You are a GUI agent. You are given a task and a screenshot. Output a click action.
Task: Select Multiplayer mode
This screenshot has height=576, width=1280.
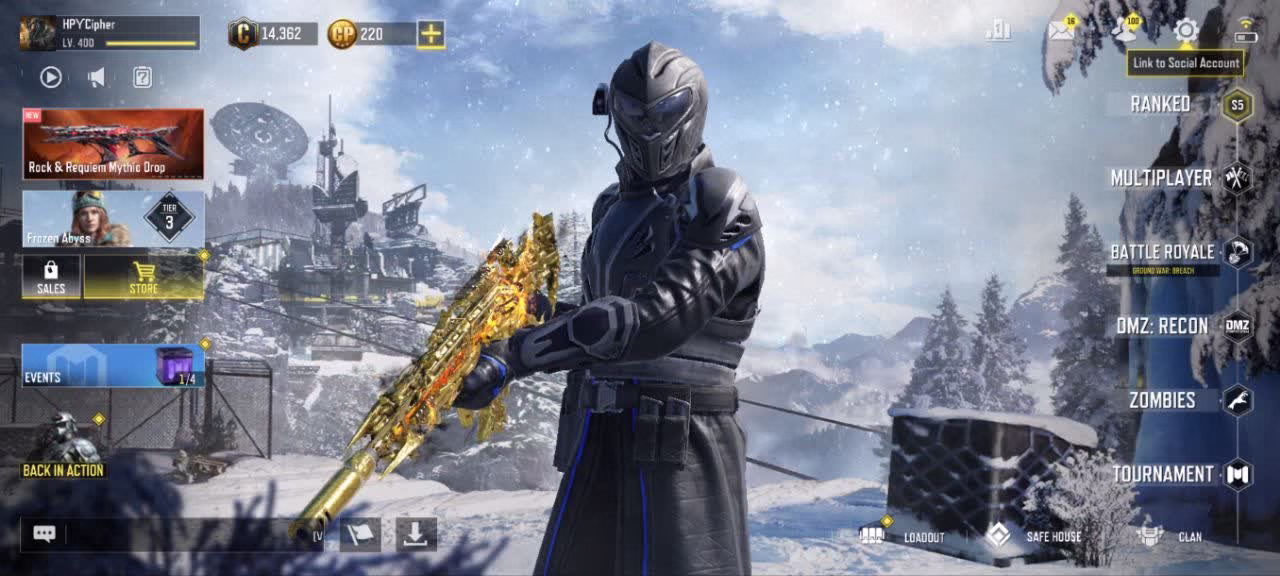1163,178
